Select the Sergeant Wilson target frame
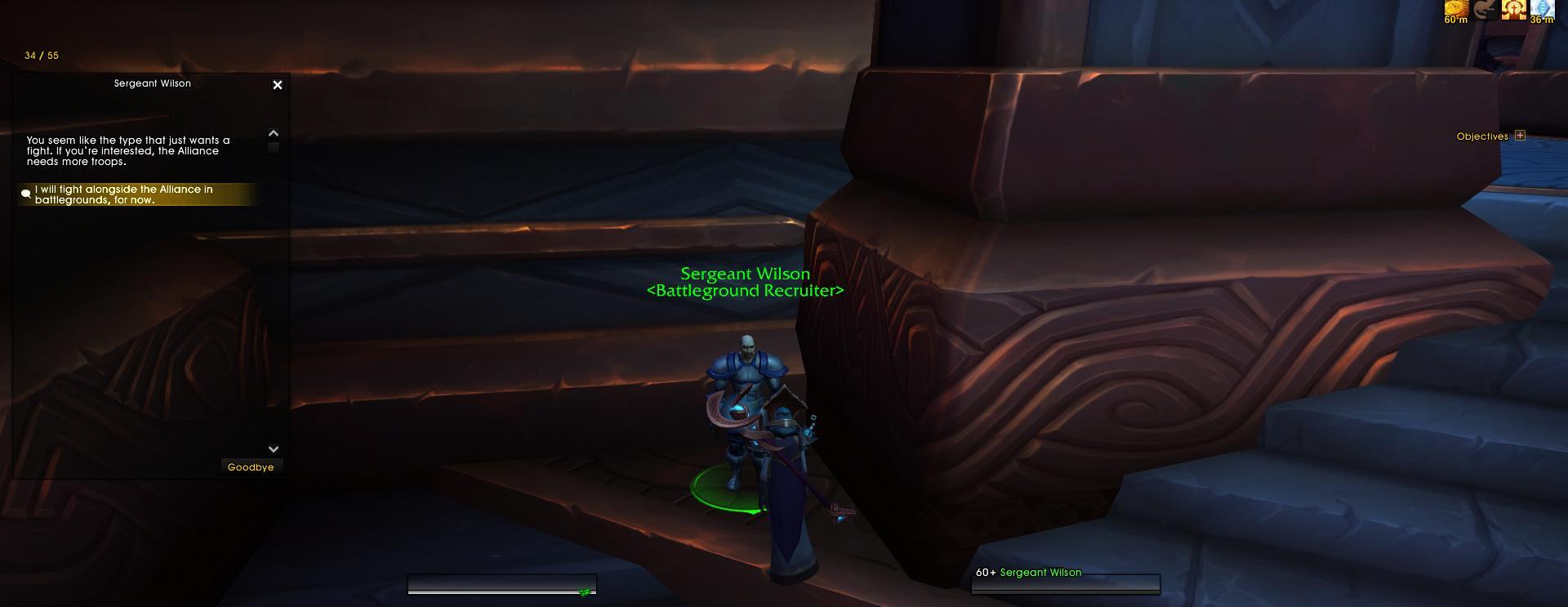This screenshot has width=1568, height=607. pyautogui.click(x=1065, y=578)
